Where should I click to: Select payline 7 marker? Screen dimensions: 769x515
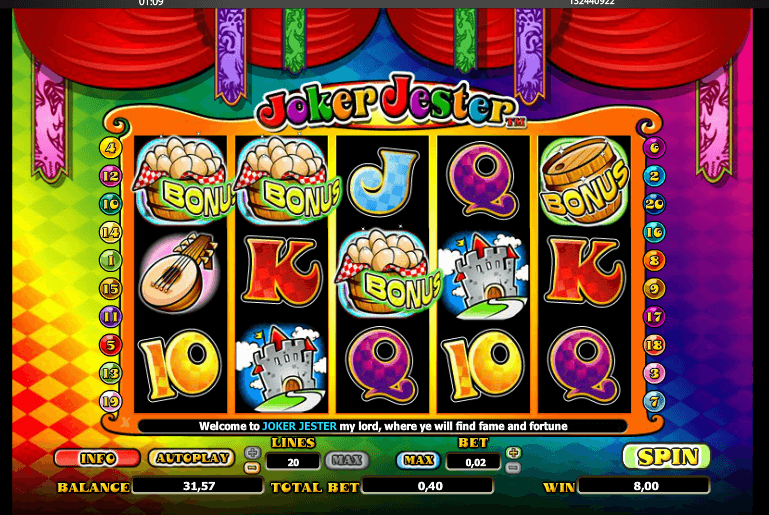pyautogui.click(x=656, y=402)
